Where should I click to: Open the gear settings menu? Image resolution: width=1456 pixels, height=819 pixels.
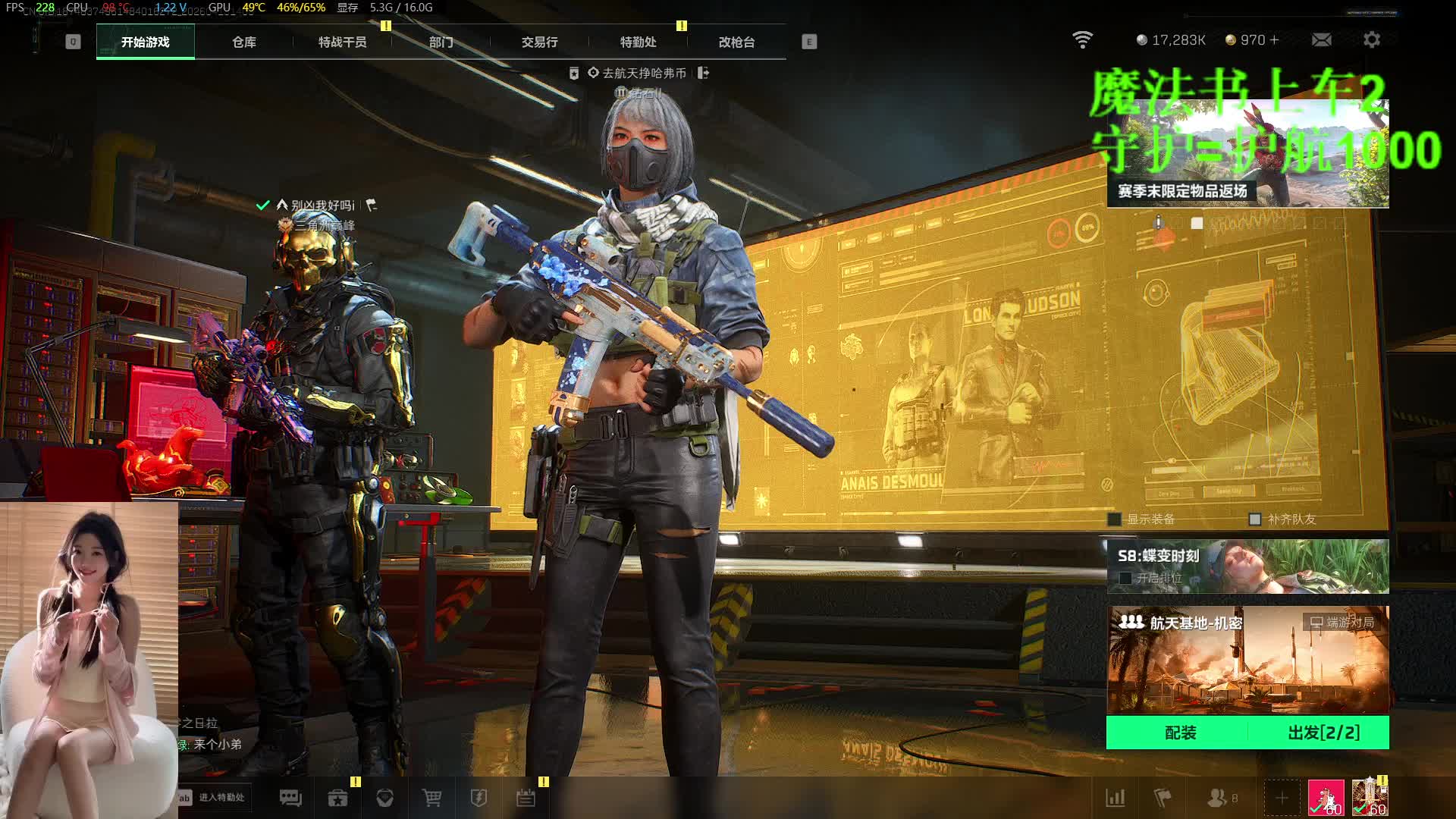point(1371,39)
